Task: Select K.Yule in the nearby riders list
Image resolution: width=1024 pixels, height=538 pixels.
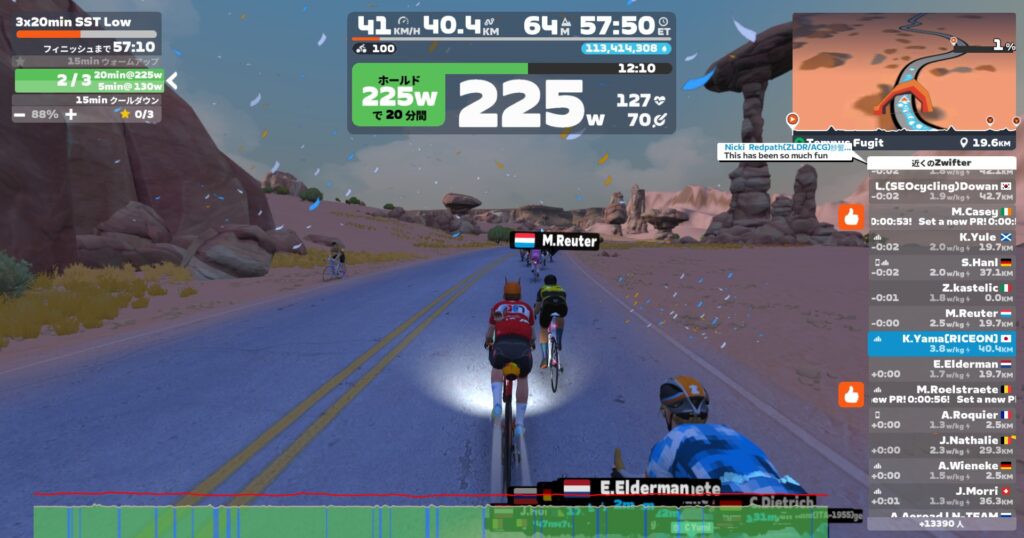Action: pyautogui.click(x=942, y=242)
